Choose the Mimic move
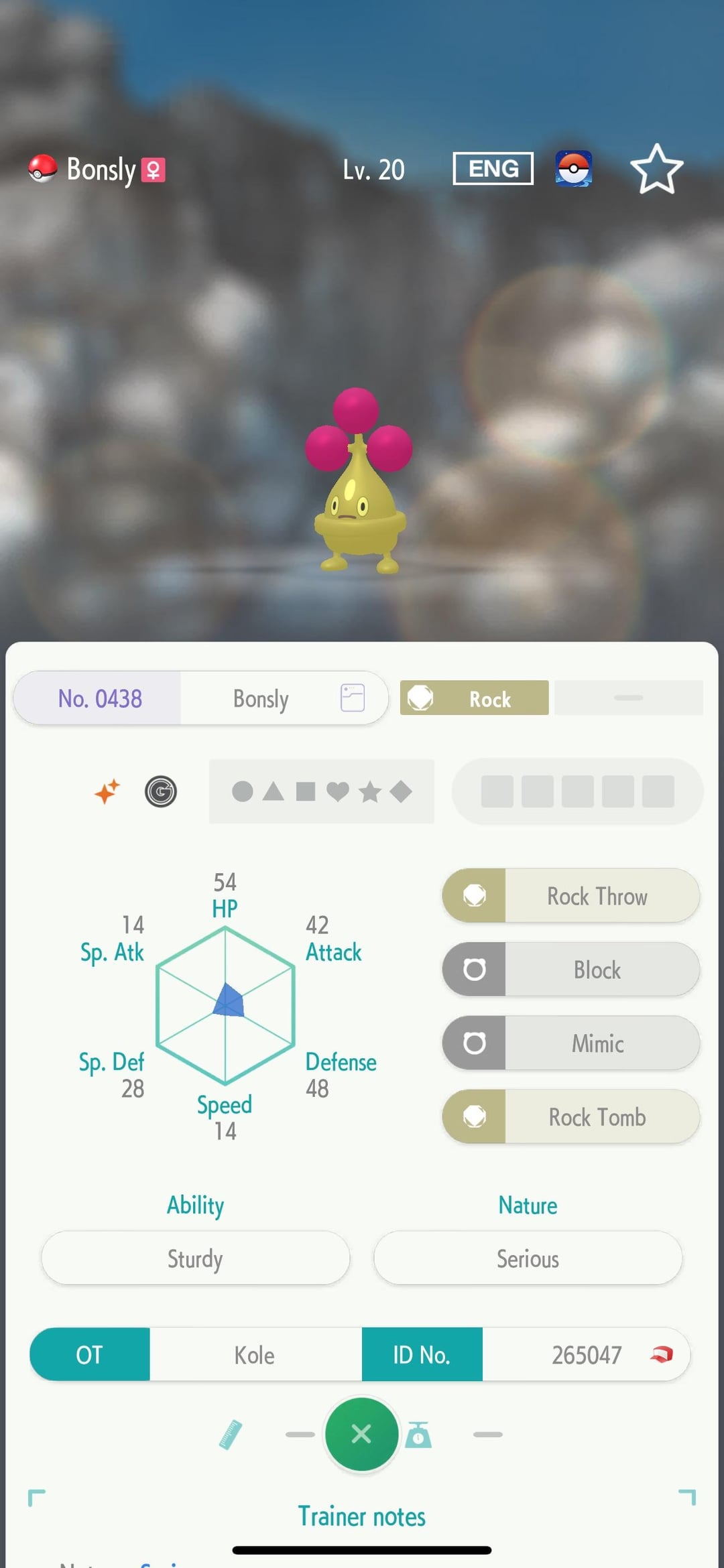 tap(570, 1043)
